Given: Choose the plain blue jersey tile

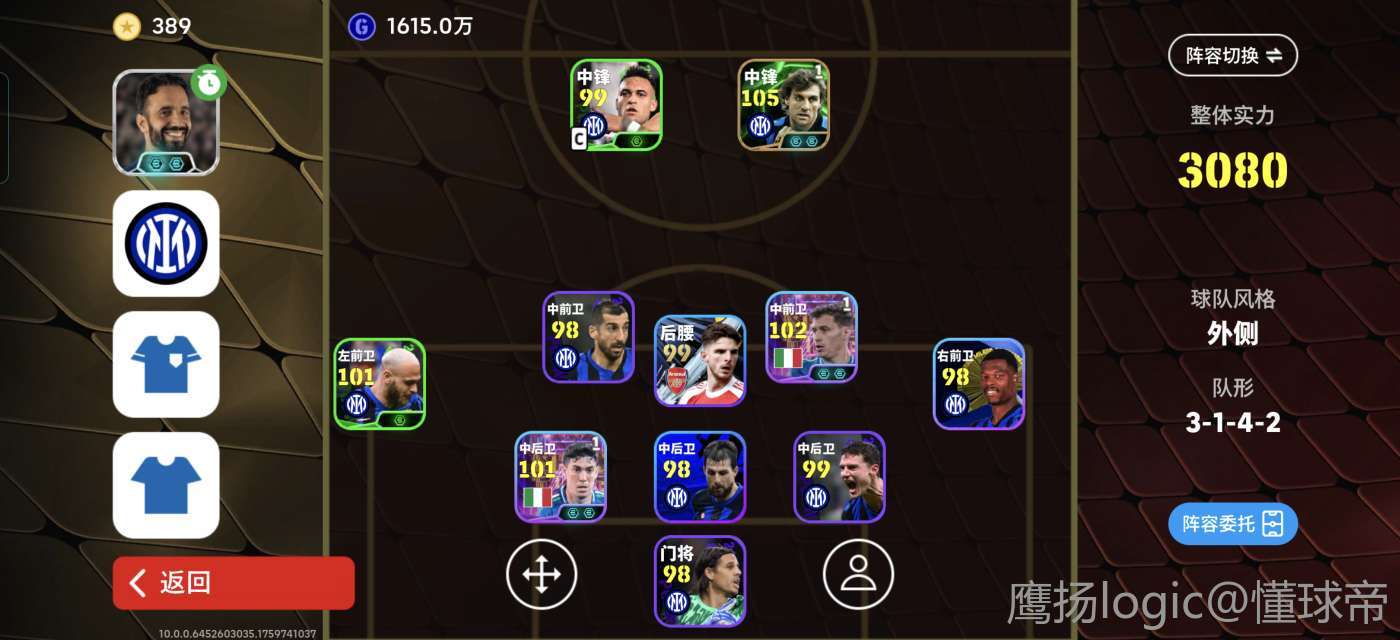Looking at the screenshot, I should click(166, 485).
